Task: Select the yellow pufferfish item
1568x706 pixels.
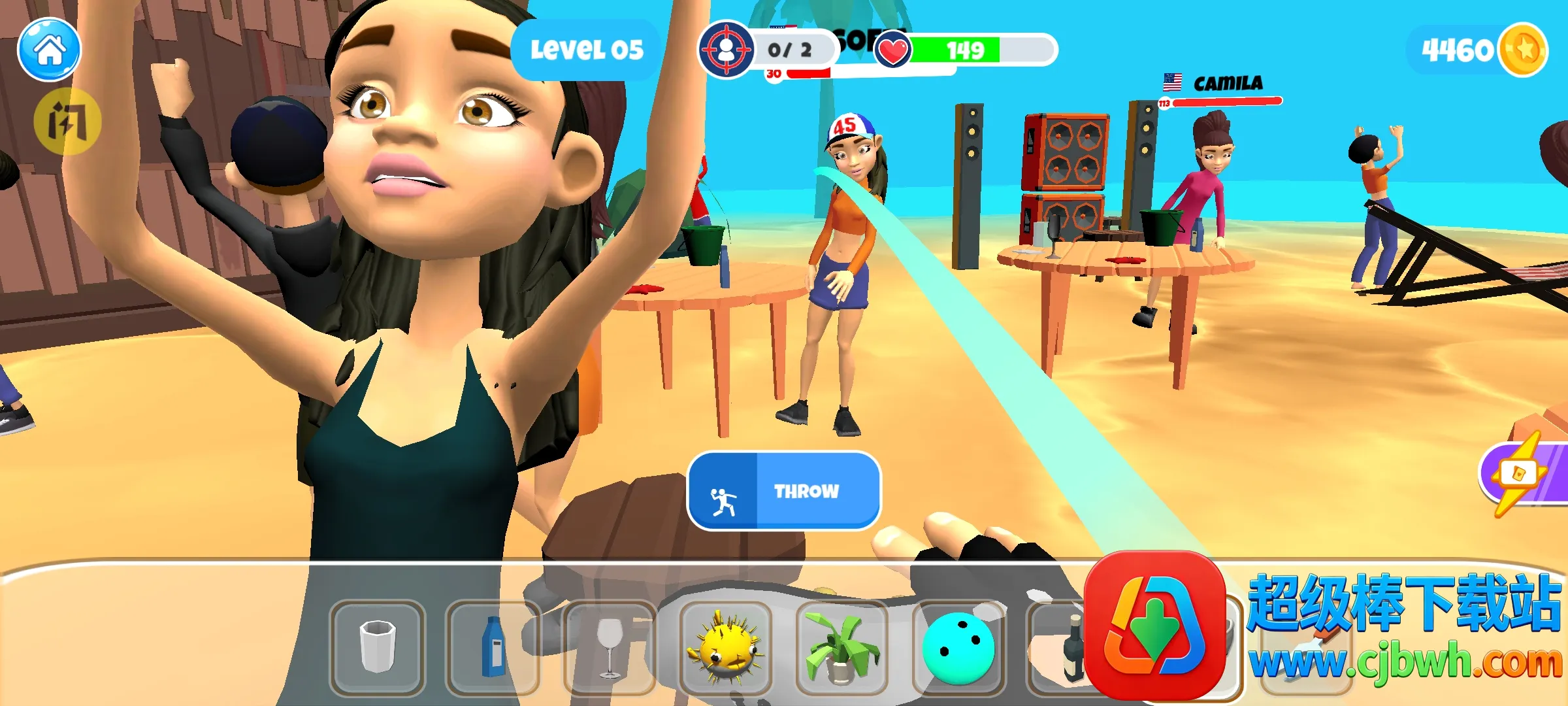Action: [x=725, y=648]
